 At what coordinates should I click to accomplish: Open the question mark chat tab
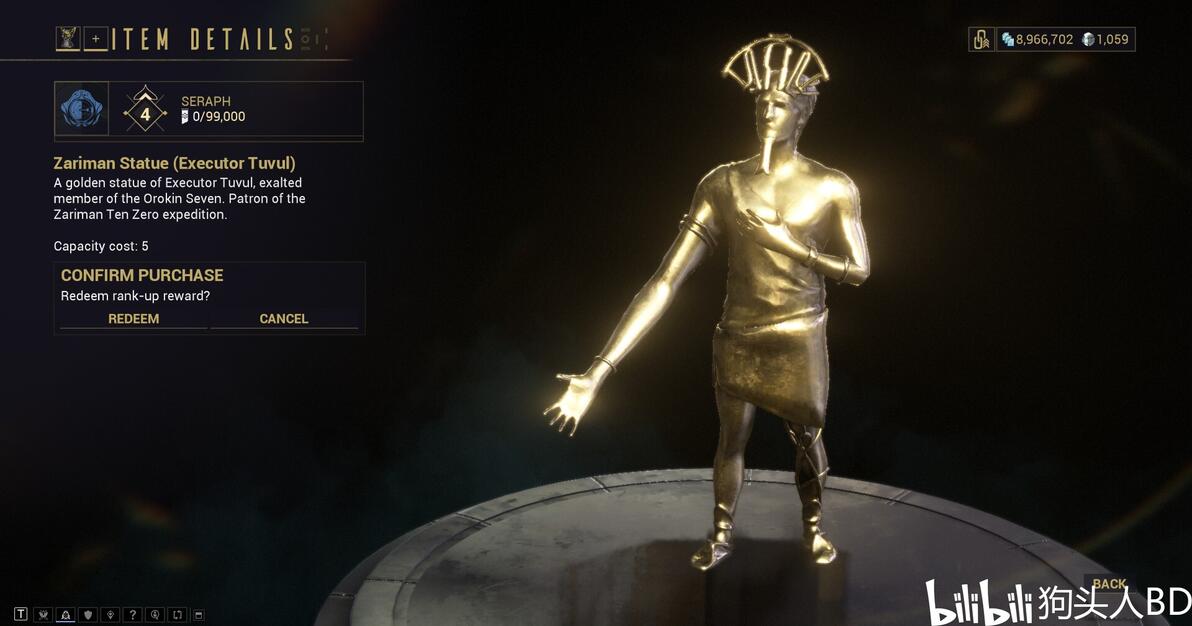(x=132, y=614)
